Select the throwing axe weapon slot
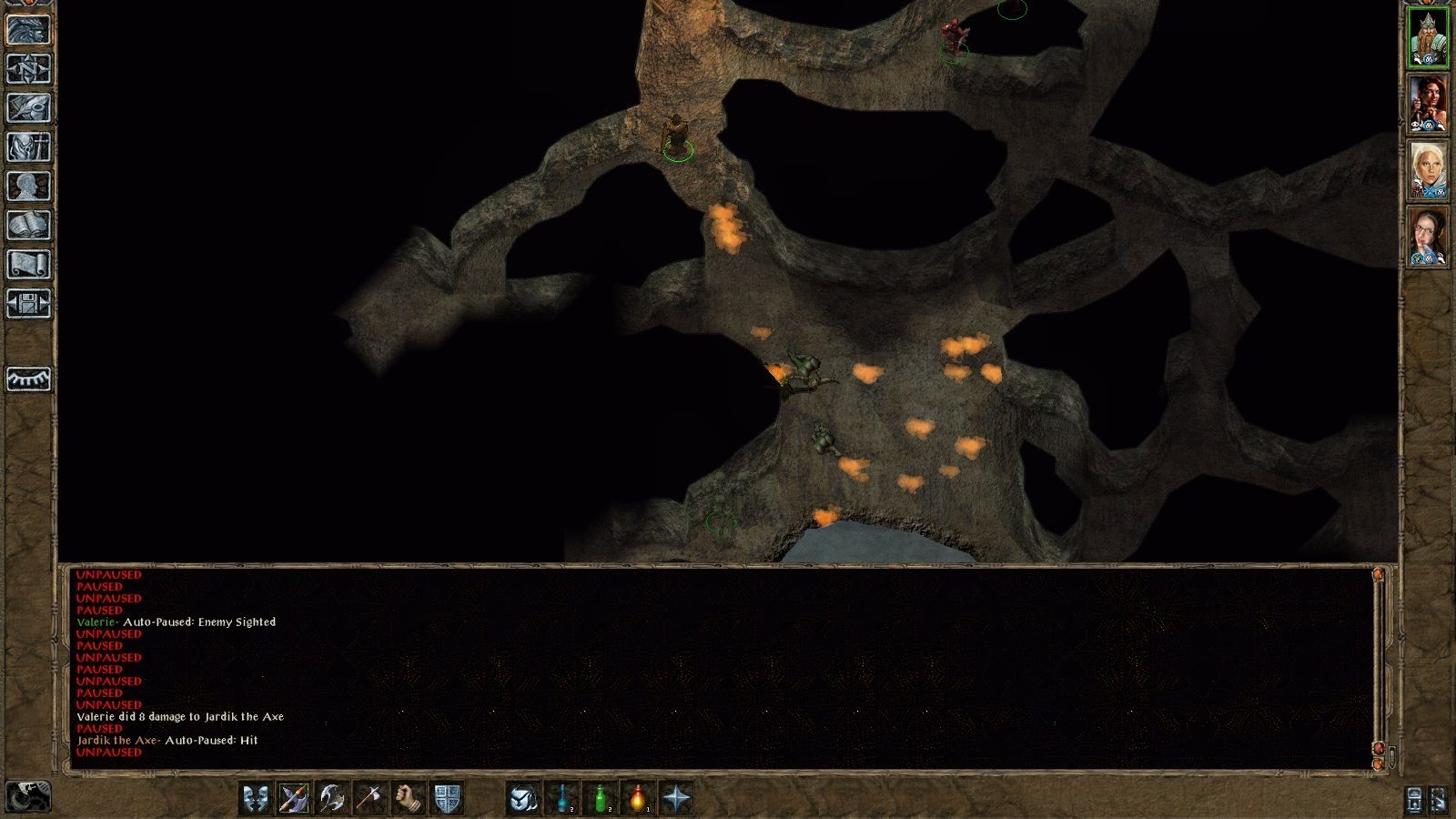The height and width of the screenshot is (819, 1456). [x=370, y=798]
